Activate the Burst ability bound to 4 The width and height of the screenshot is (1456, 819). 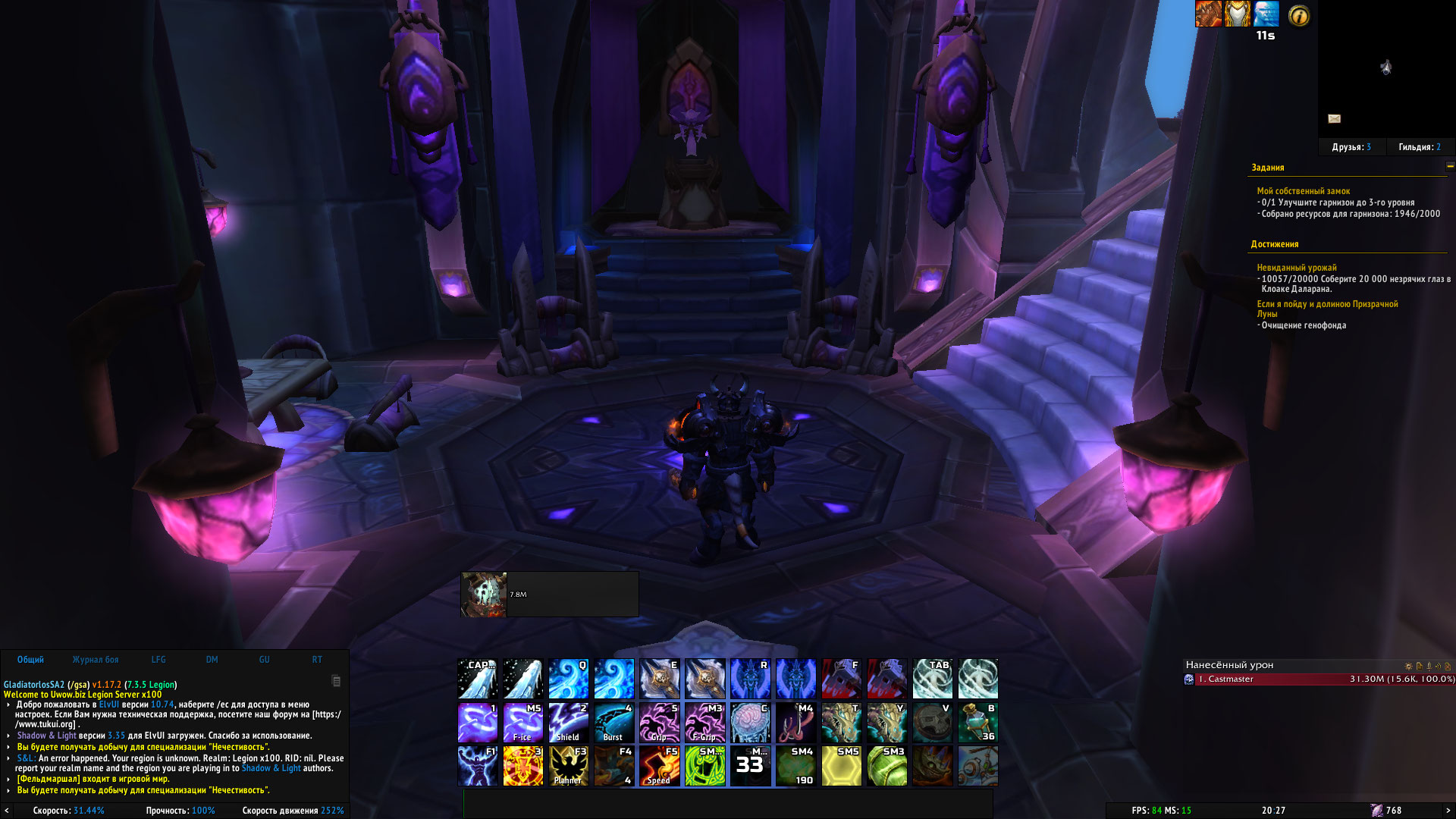(x=613, y=723)
